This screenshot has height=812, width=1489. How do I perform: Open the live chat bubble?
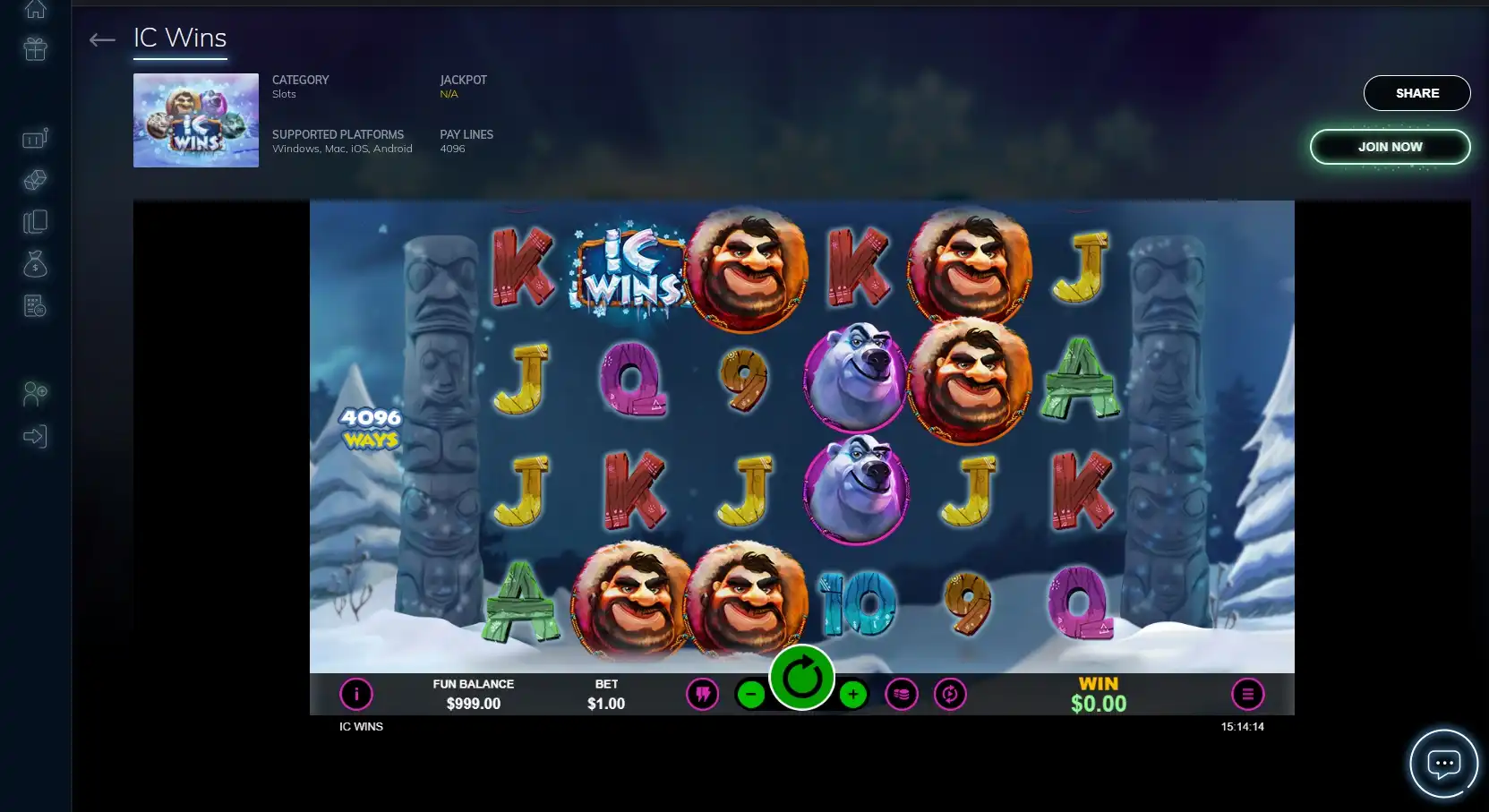[1443, 764]
